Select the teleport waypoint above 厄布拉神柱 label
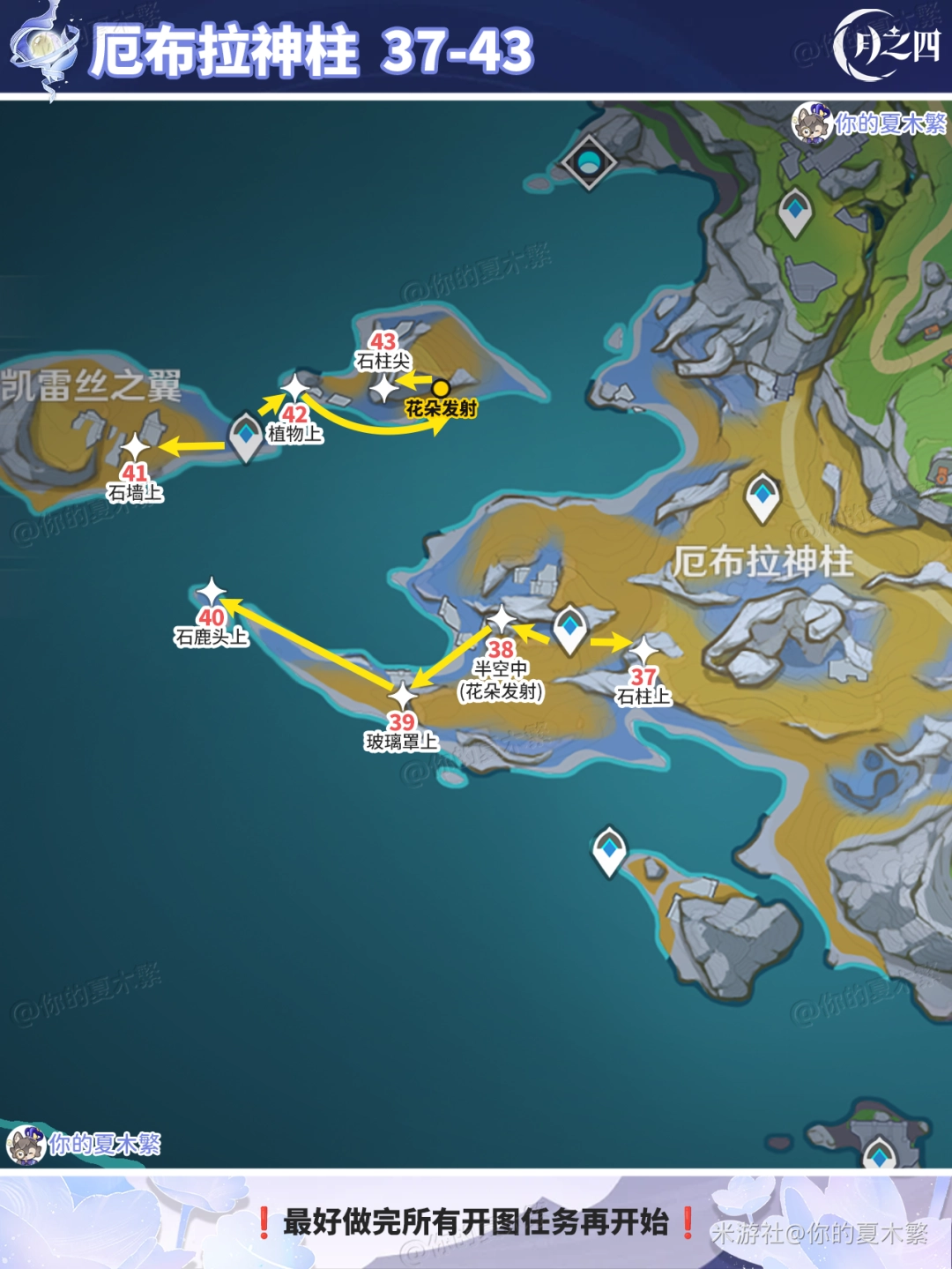952x1269 pixels. click(762, 496)
